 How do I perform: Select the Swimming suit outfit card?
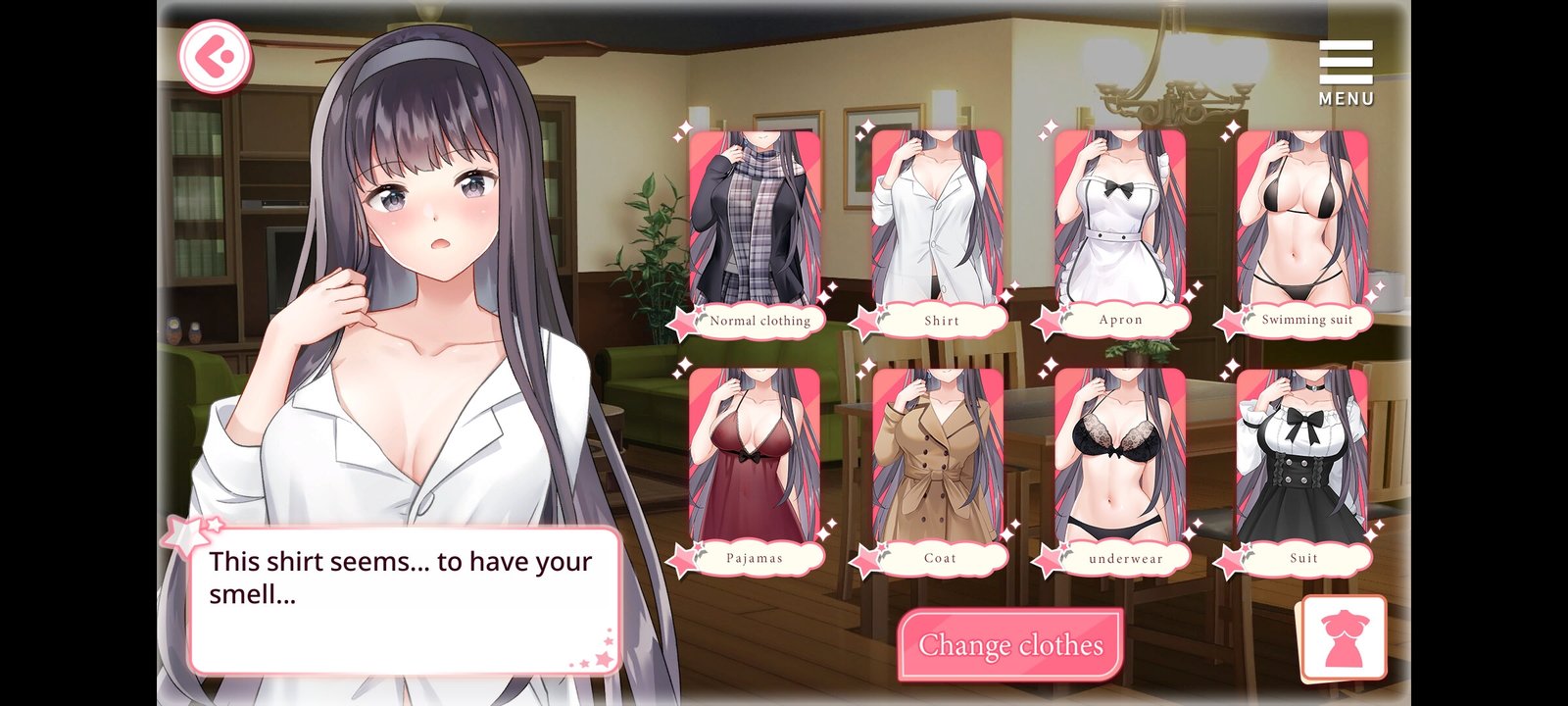pos(1302,230)
